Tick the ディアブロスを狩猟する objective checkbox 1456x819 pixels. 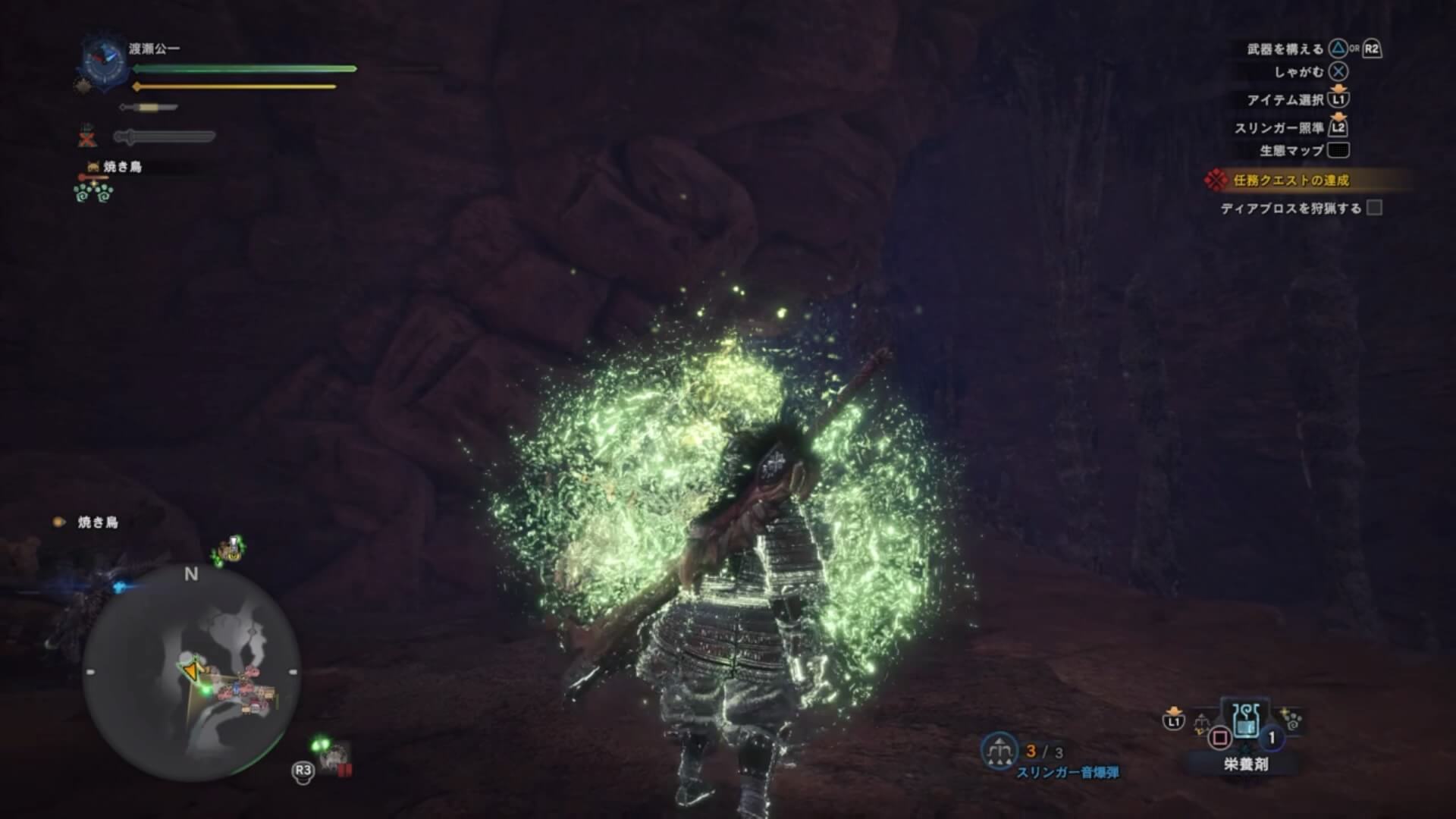[x=1374, y=208]
